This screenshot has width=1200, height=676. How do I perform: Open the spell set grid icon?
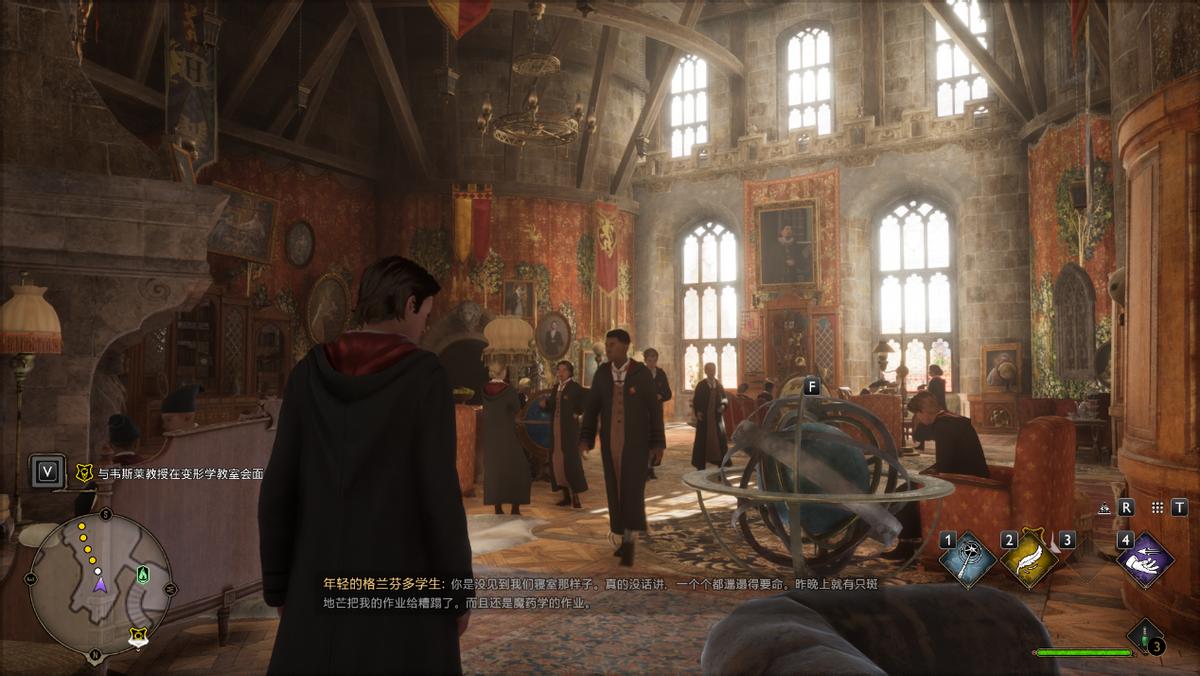tap(1157, 507)
